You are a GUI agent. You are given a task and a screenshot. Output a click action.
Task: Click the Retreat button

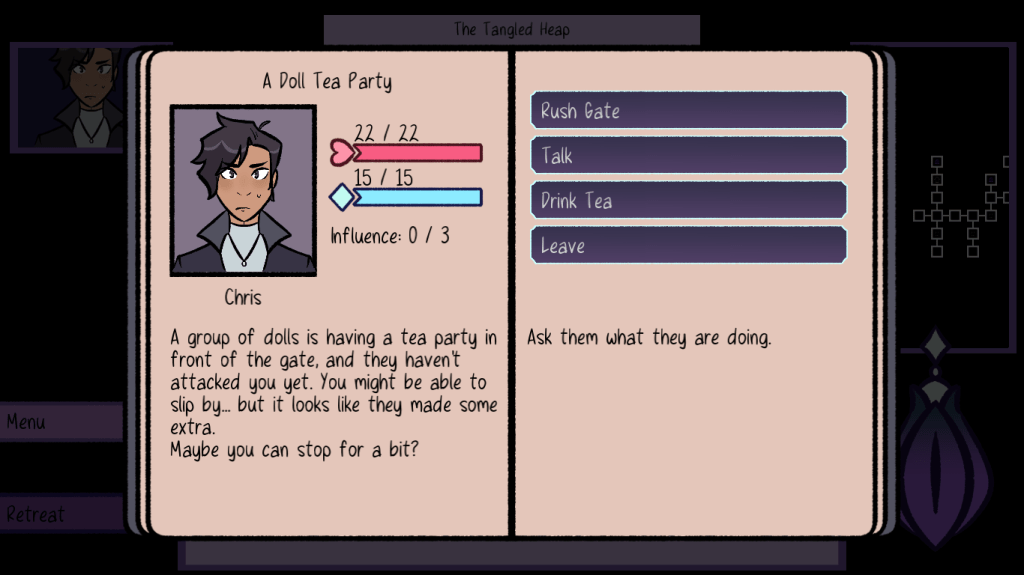[x=60, y=515]
